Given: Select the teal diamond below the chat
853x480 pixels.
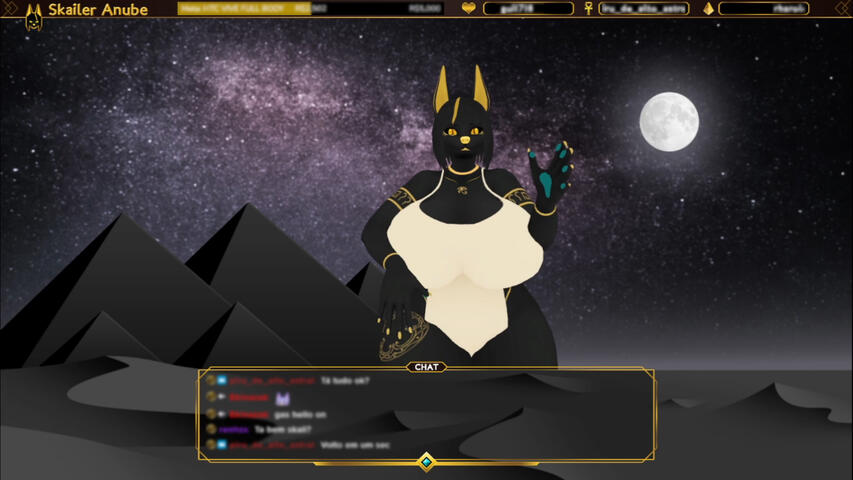Looking at the screenshot, I should [426, 461].
